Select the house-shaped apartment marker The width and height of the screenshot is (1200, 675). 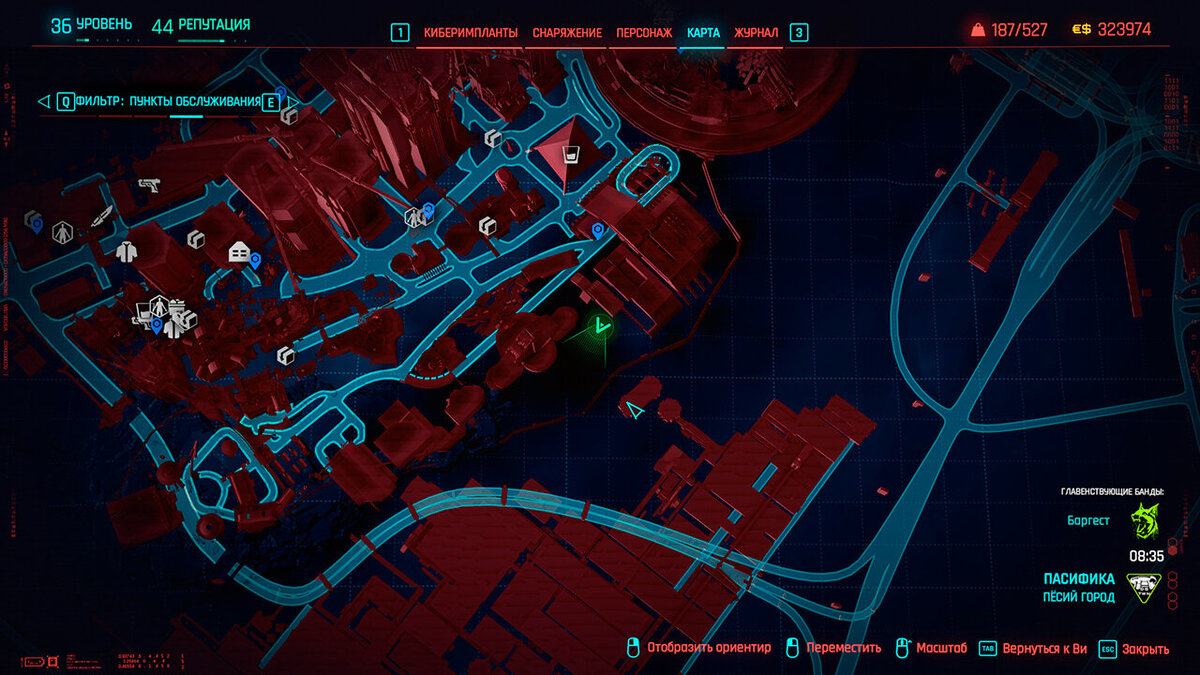pos(238,252)
